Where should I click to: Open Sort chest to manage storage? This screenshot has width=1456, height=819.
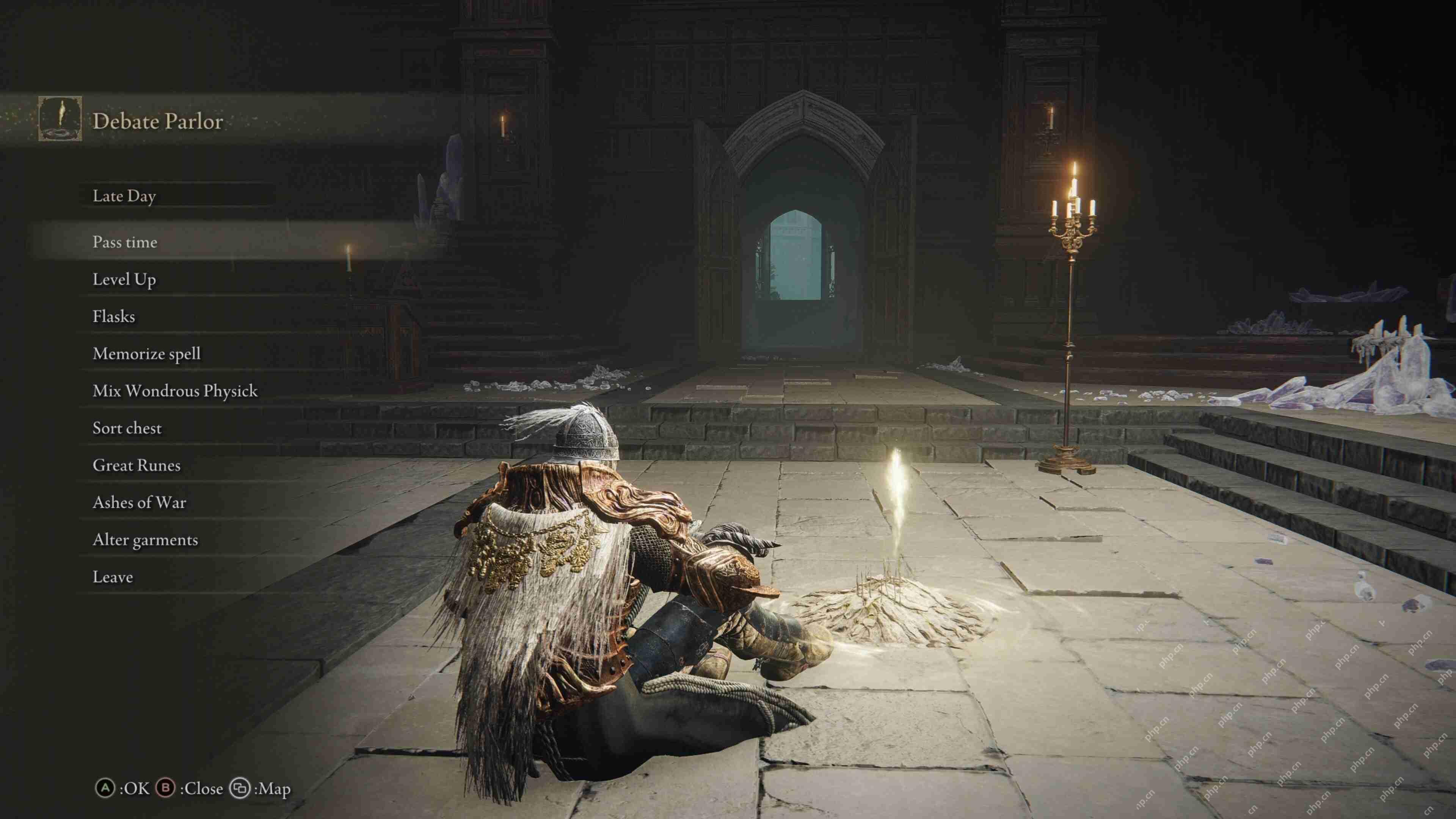[x=127, y=428]
